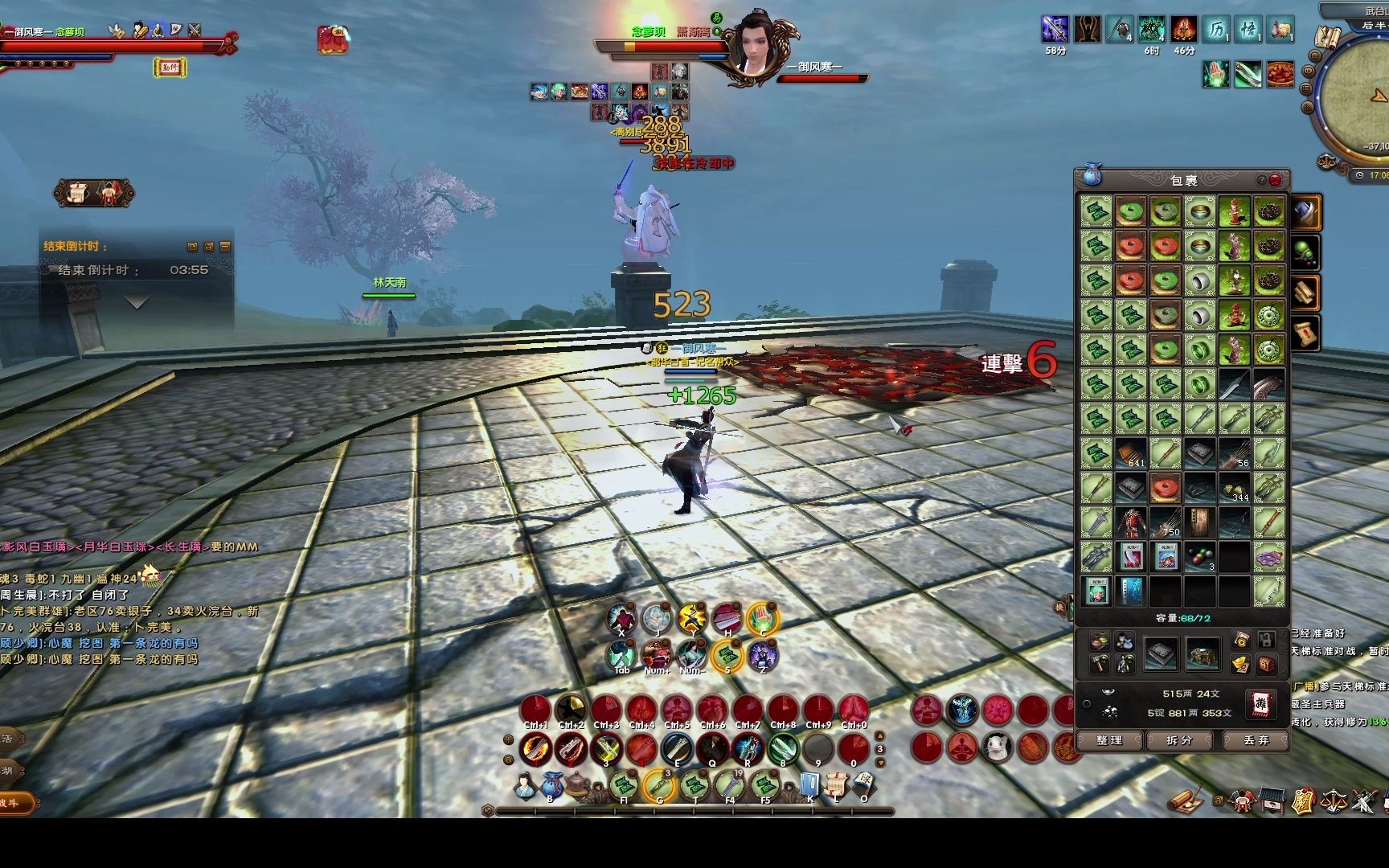Click the 整理 sort button
Viewport: 1389px width, 868px height.
tap(1109, 740)
